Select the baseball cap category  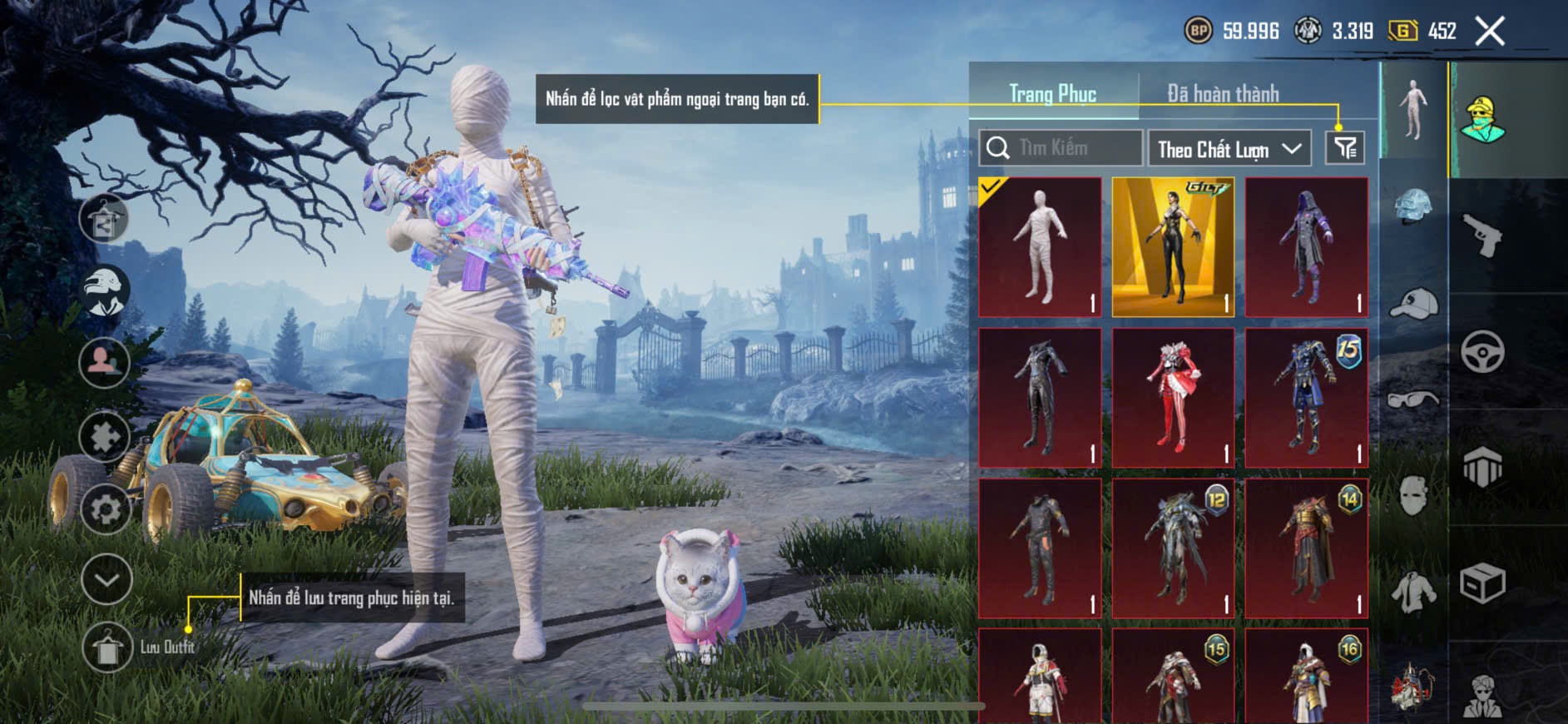[1413, 304]
